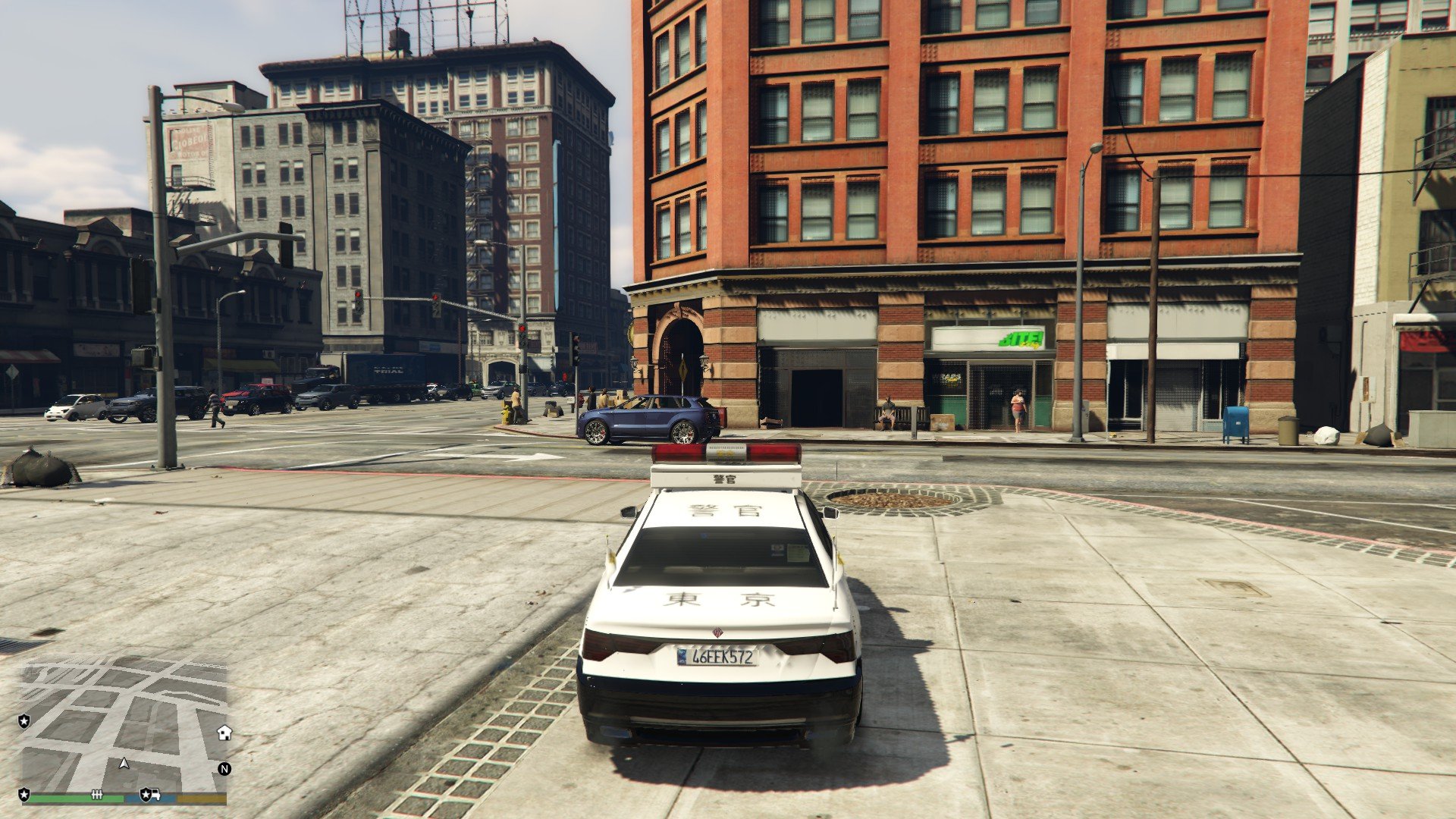
Task: Select the police shield and truck blip
Action: [150, 795]
